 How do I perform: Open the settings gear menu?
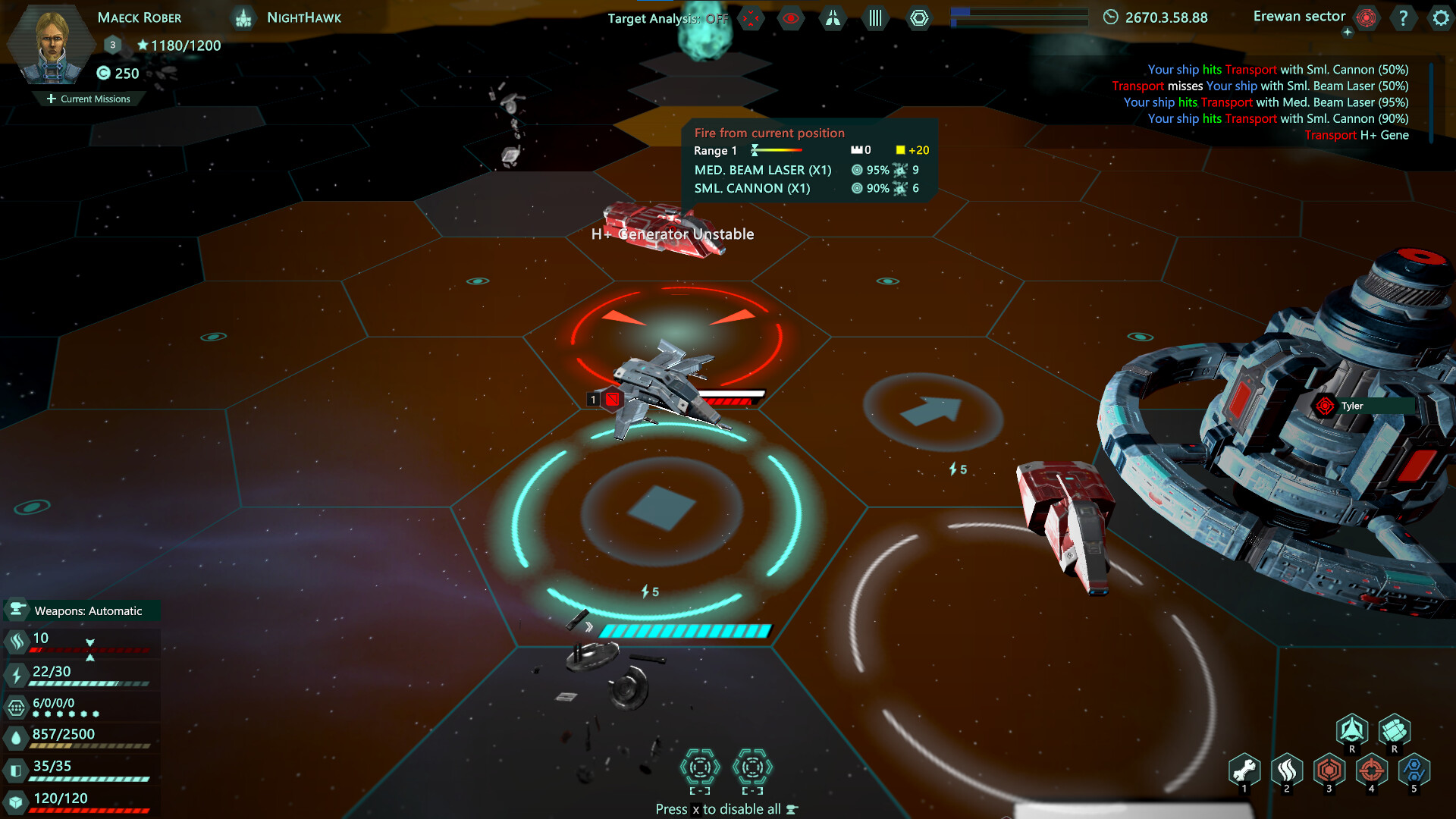[1440, 18]
